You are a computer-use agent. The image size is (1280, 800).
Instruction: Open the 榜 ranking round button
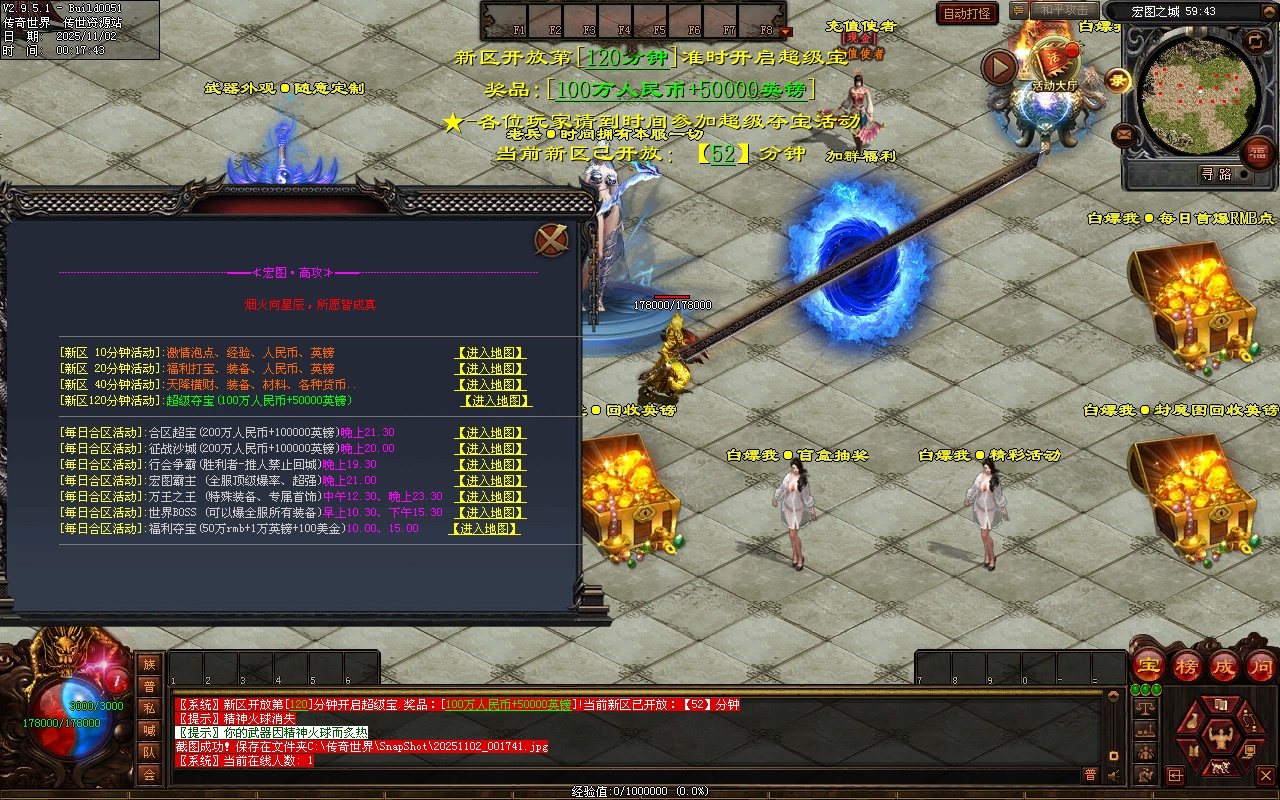pos(1187,666)
